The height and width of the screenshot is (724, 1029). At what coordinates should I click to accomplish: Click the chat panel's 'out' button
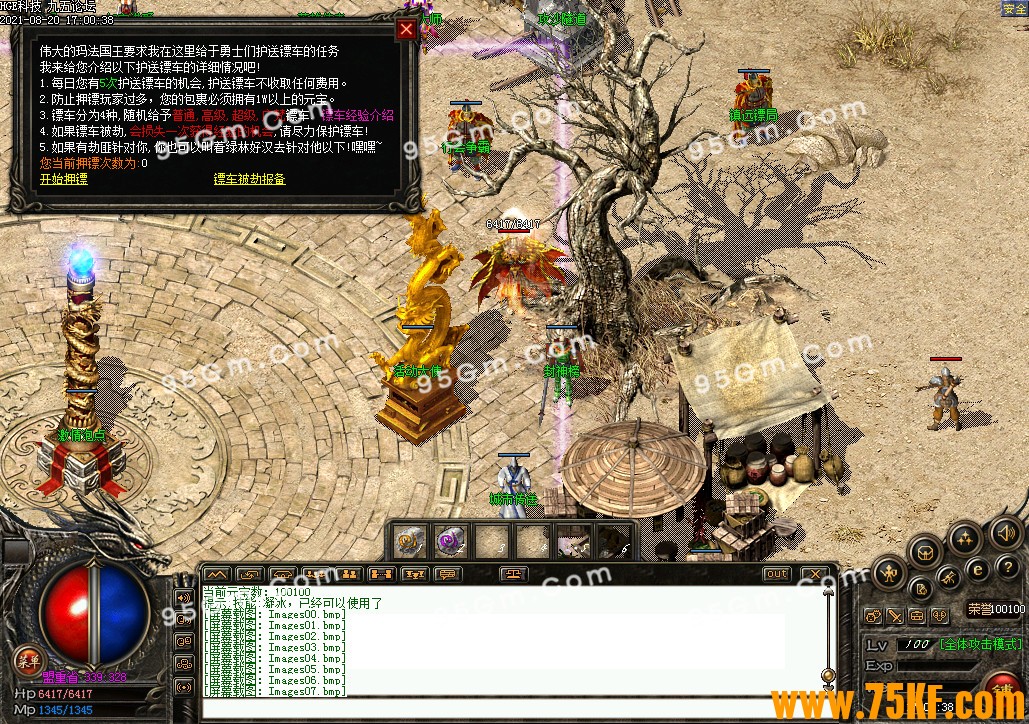[776, 574]
